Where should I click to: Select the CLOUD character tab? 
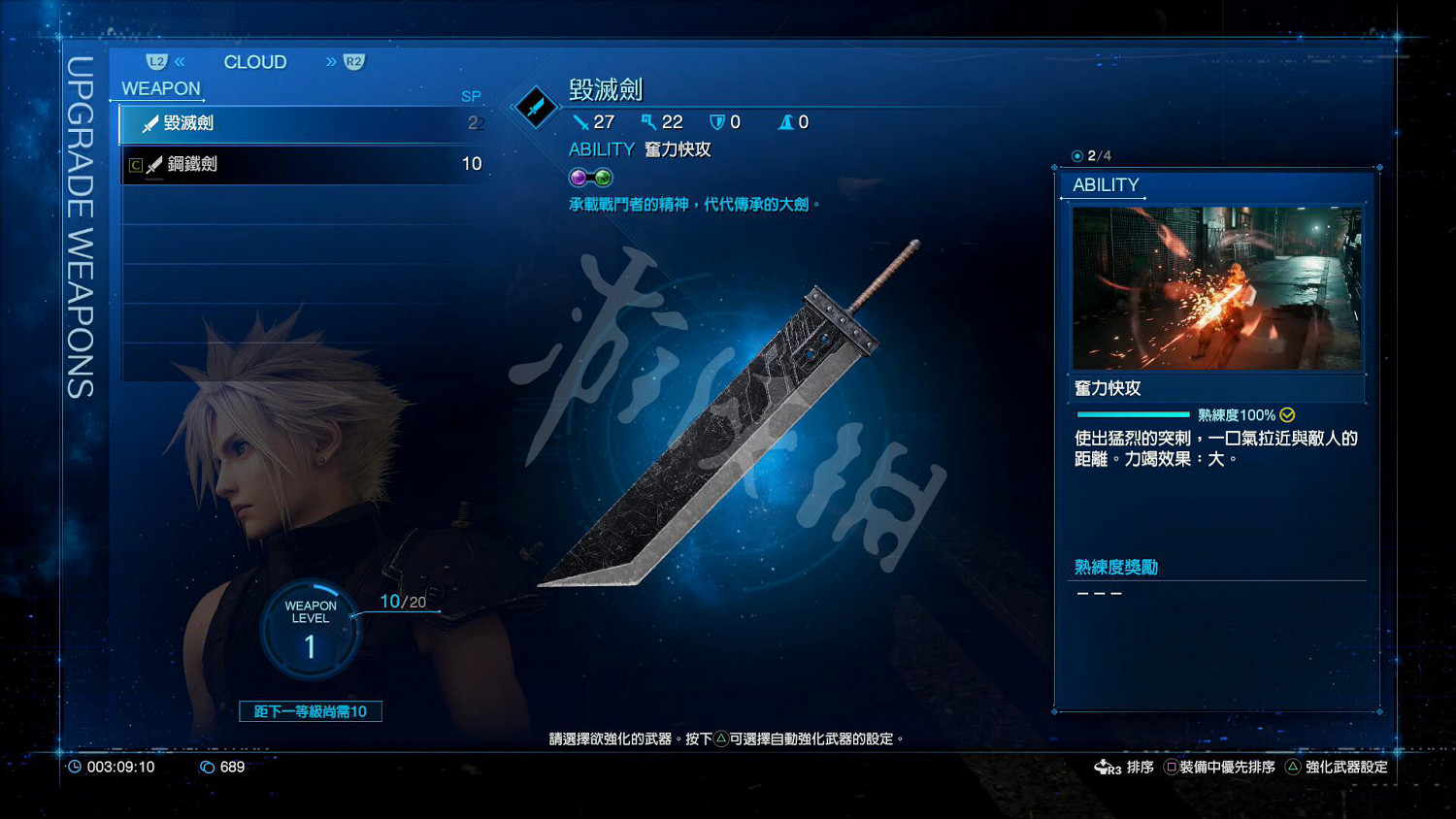tap(254, 61)
